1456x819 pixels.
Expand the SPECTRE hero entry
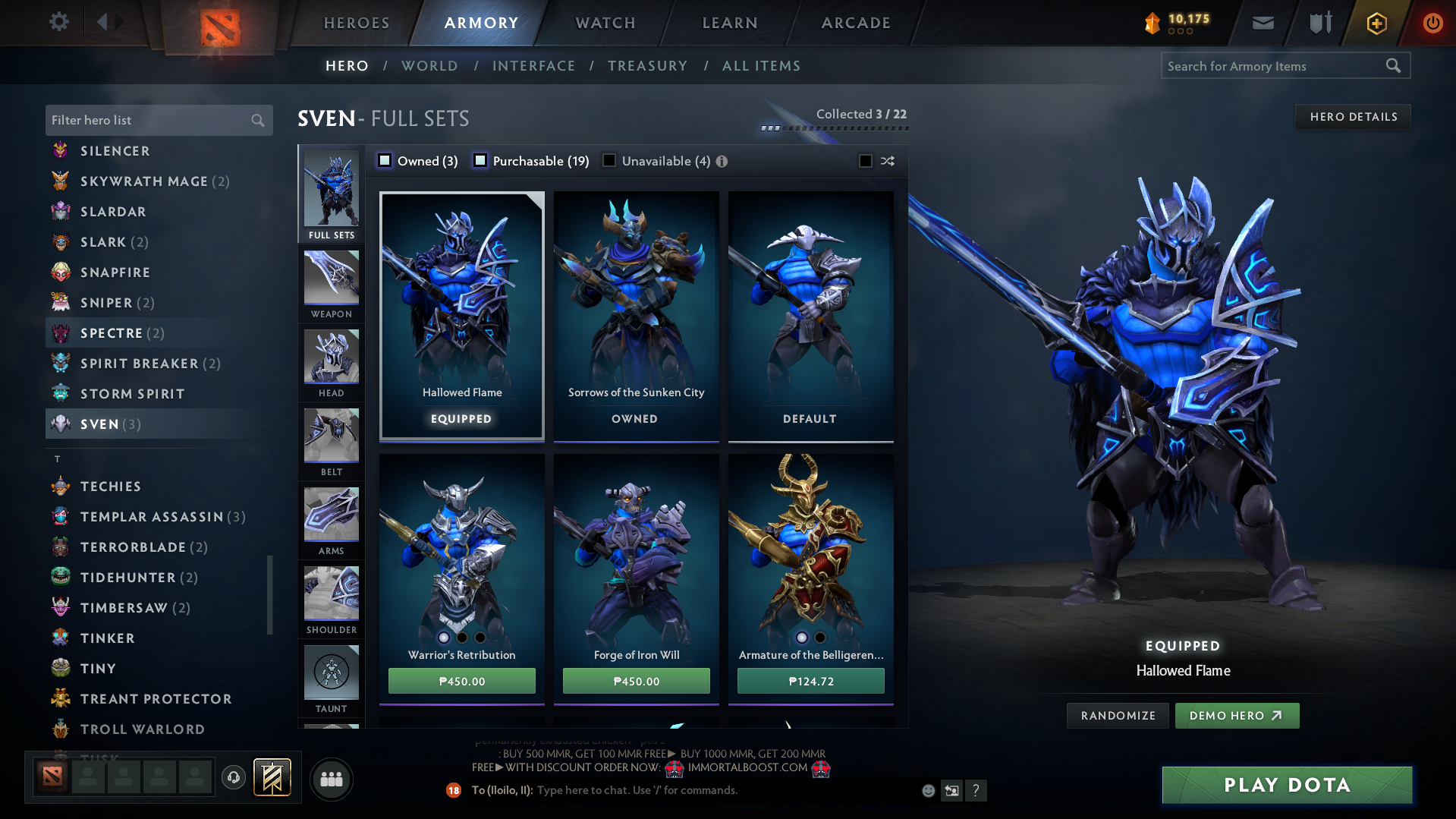pyautogui.click(x=111, y=332)
